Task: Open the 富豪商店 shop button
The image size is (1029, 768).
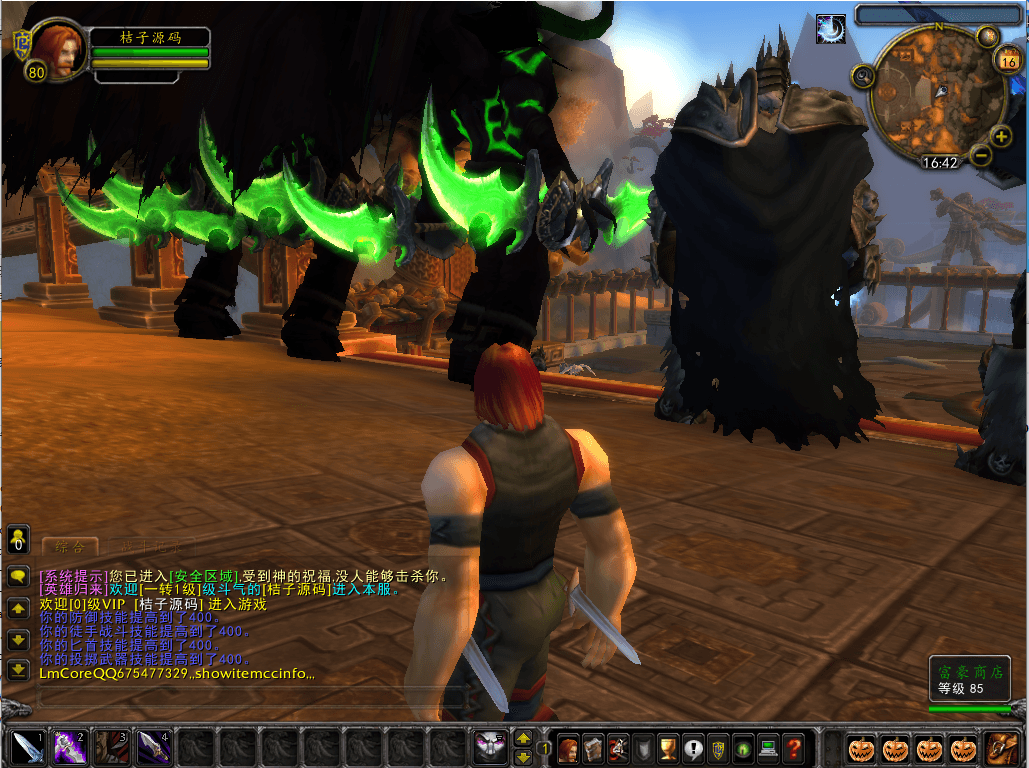Action: pyautogui.click(x=968, y=679)
